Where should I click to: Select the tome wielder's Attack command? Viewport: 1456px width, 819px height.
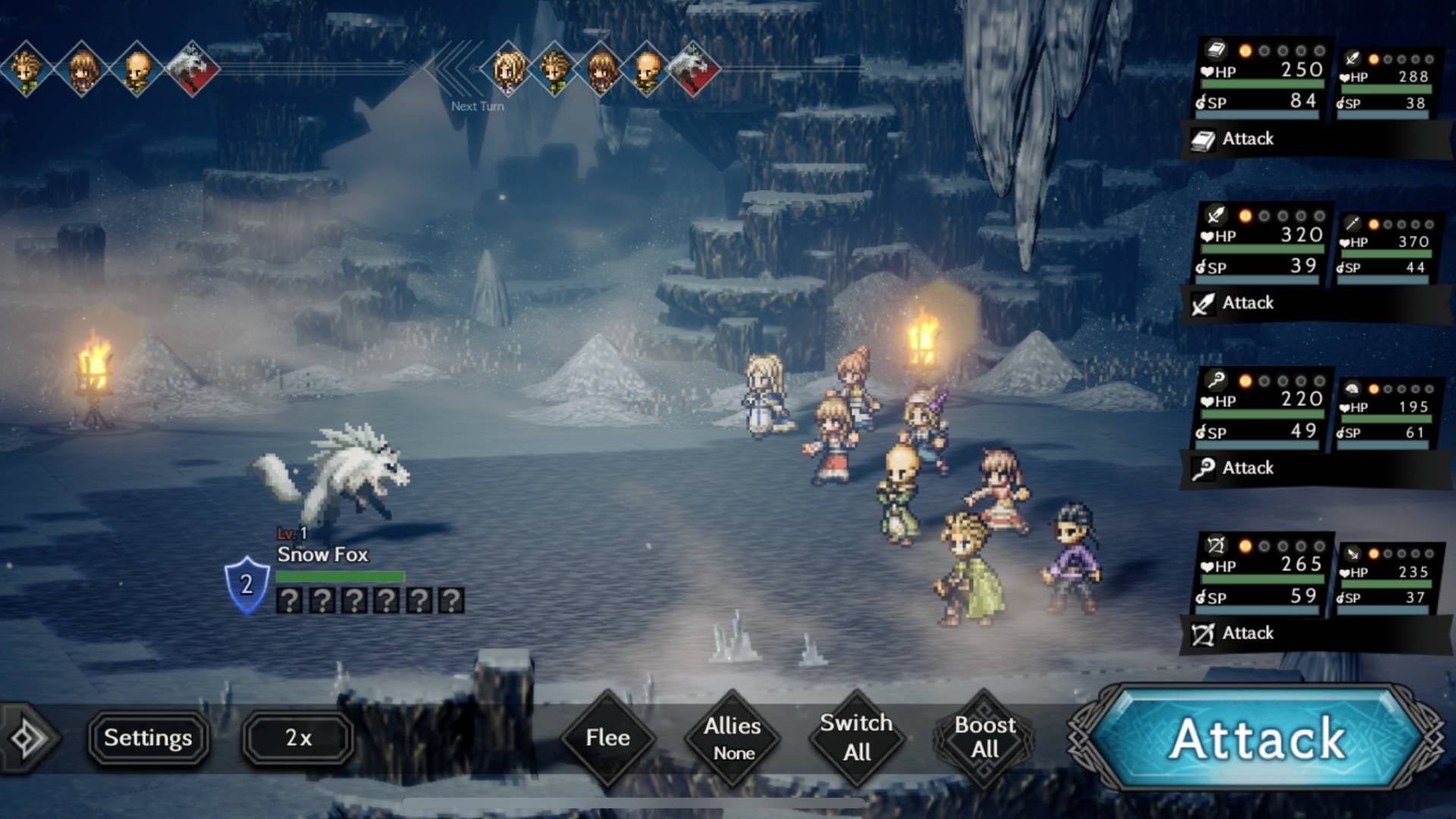[1247, 140]
